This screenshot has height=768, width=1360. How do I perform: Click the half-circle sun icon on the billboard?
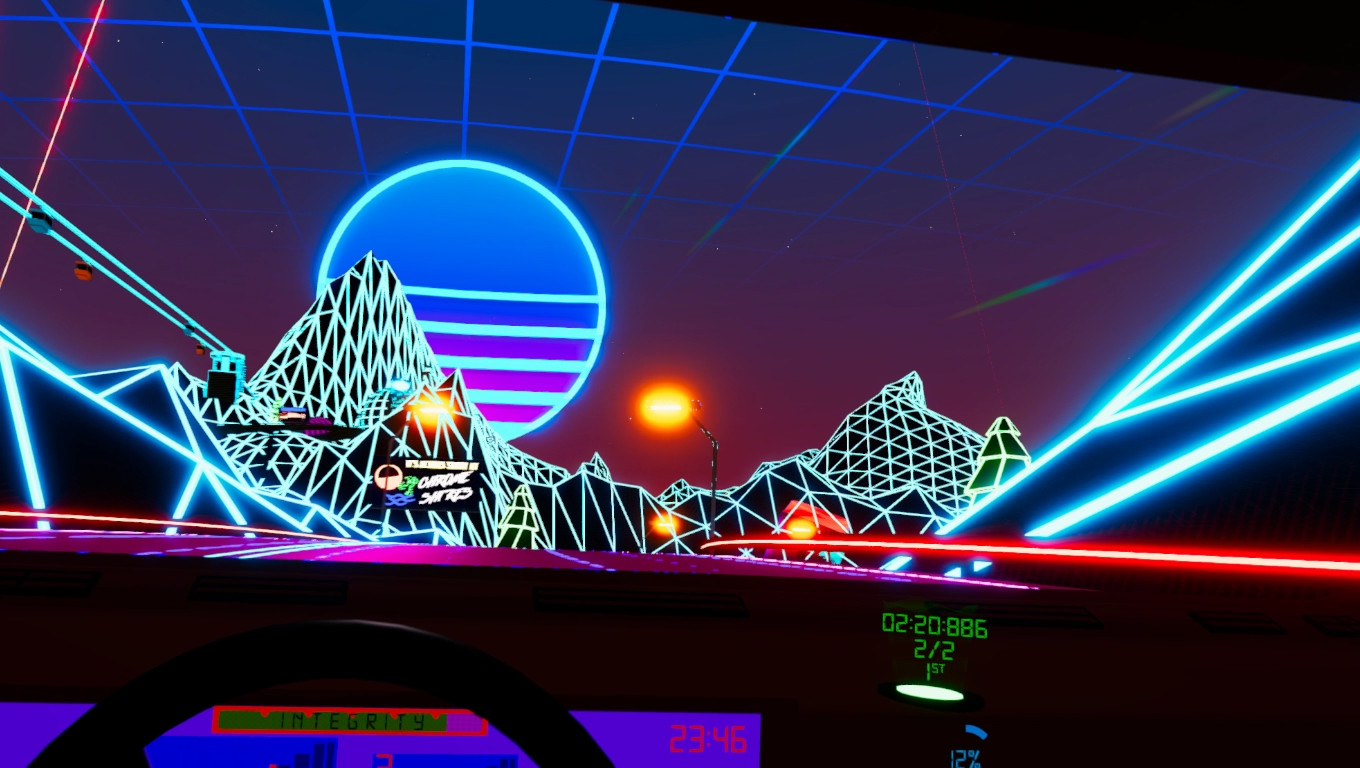[387, 478]
